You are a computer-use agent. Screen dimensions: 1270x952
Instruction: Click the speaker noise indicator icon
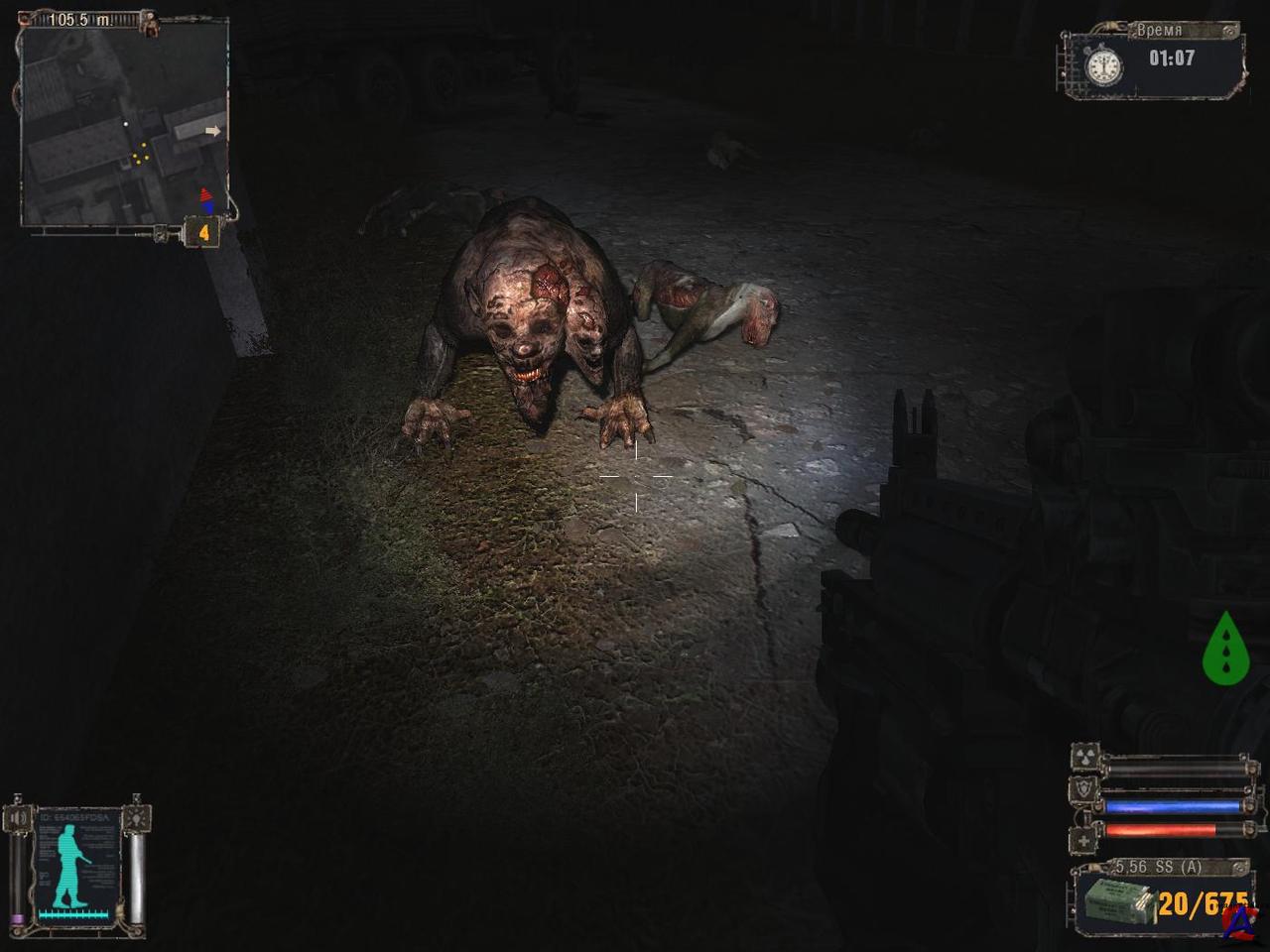tap(19, 818)
